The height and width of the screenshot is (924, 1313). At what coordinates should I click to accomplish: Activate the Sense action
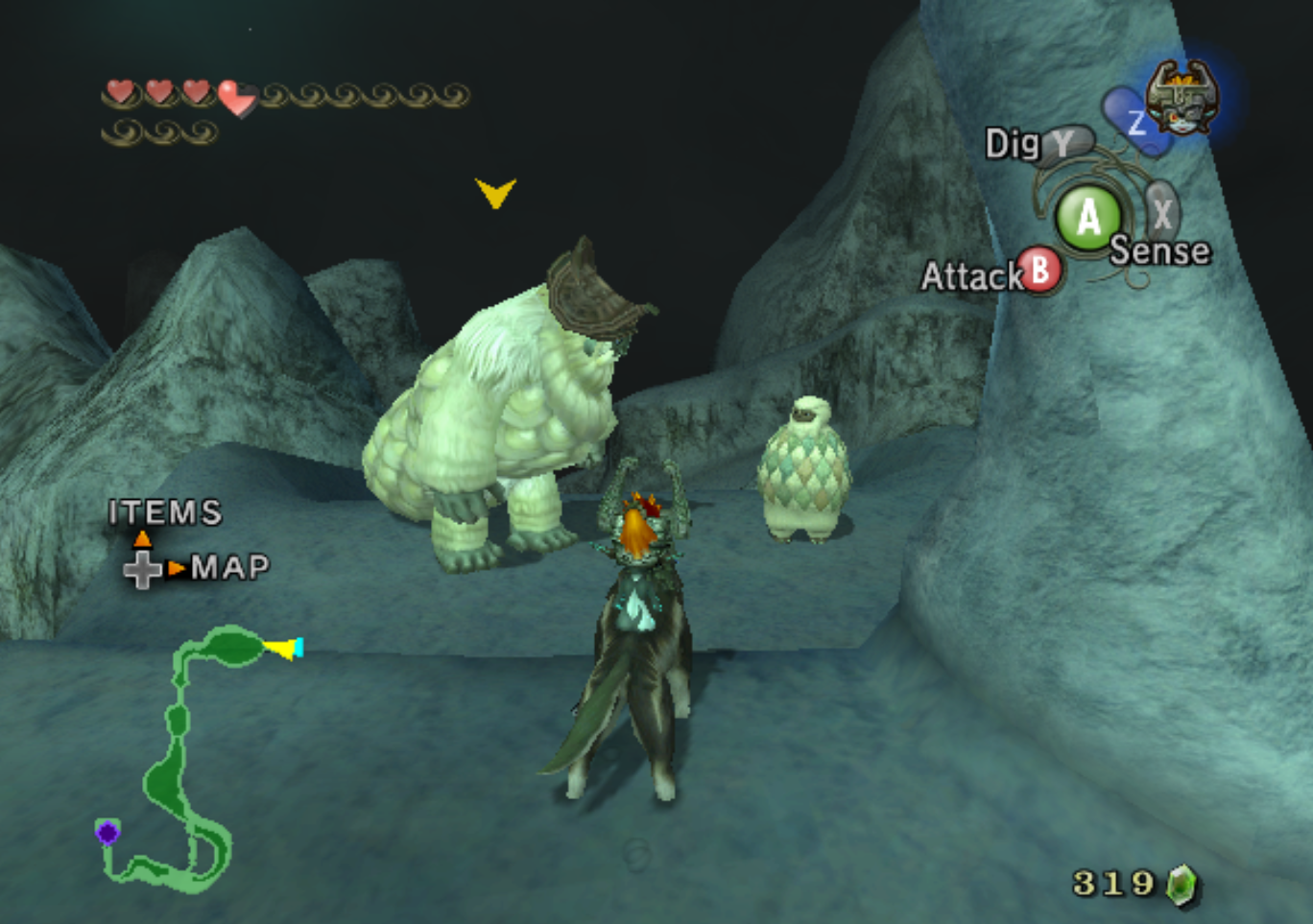coord(1160,251)
